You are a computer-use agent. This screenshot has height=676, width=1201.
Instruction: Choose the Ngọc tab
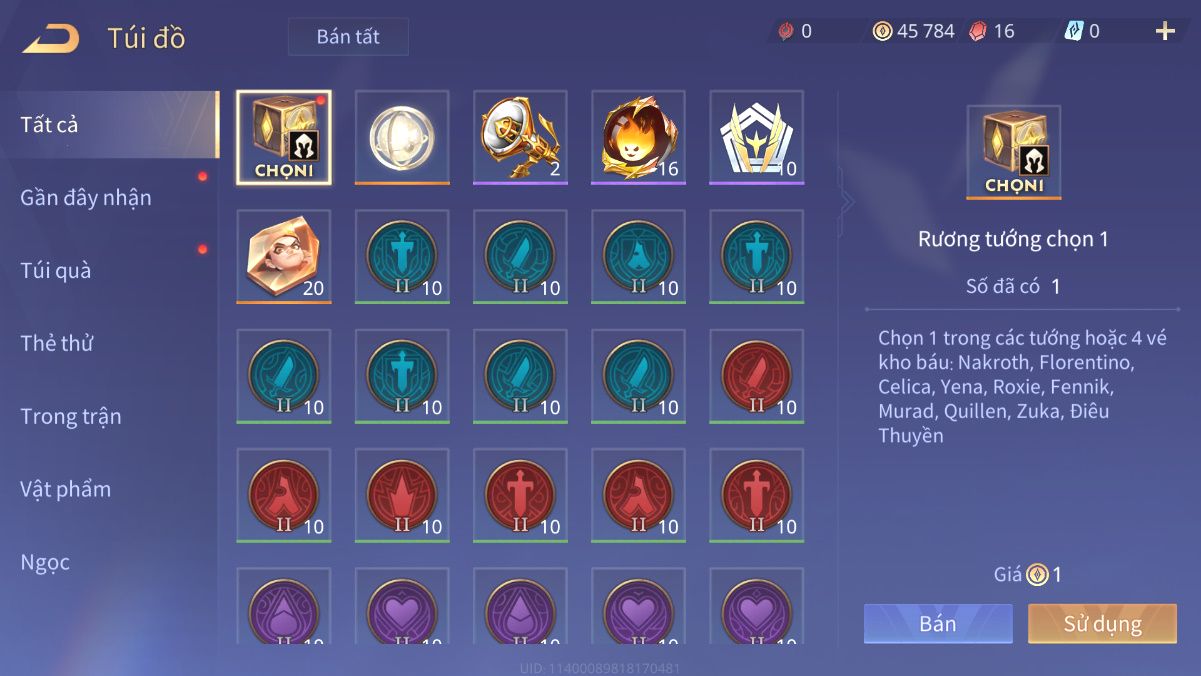click(46, 563)
